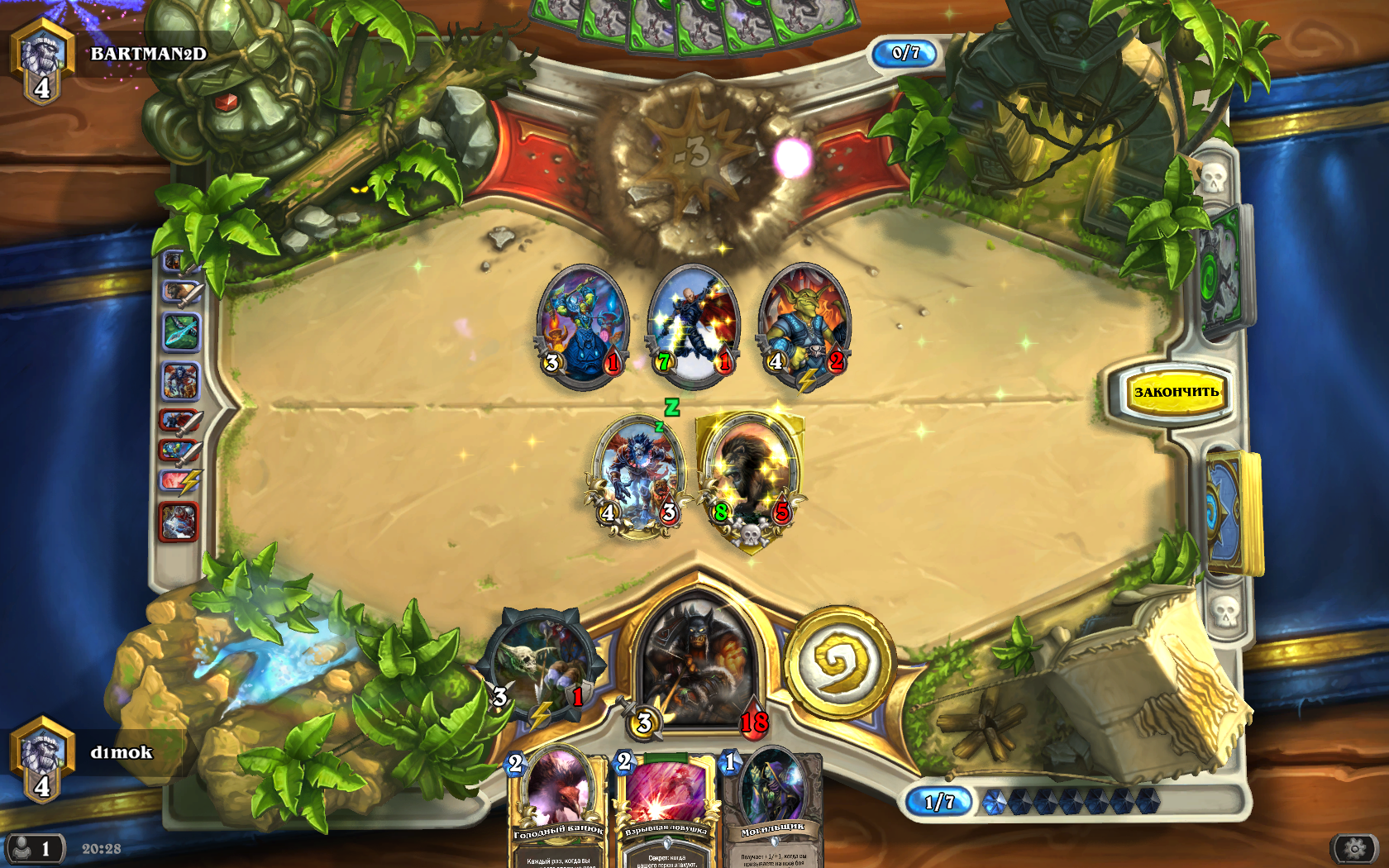Target the enemy 4/2 goblin minion

(804, 325)
